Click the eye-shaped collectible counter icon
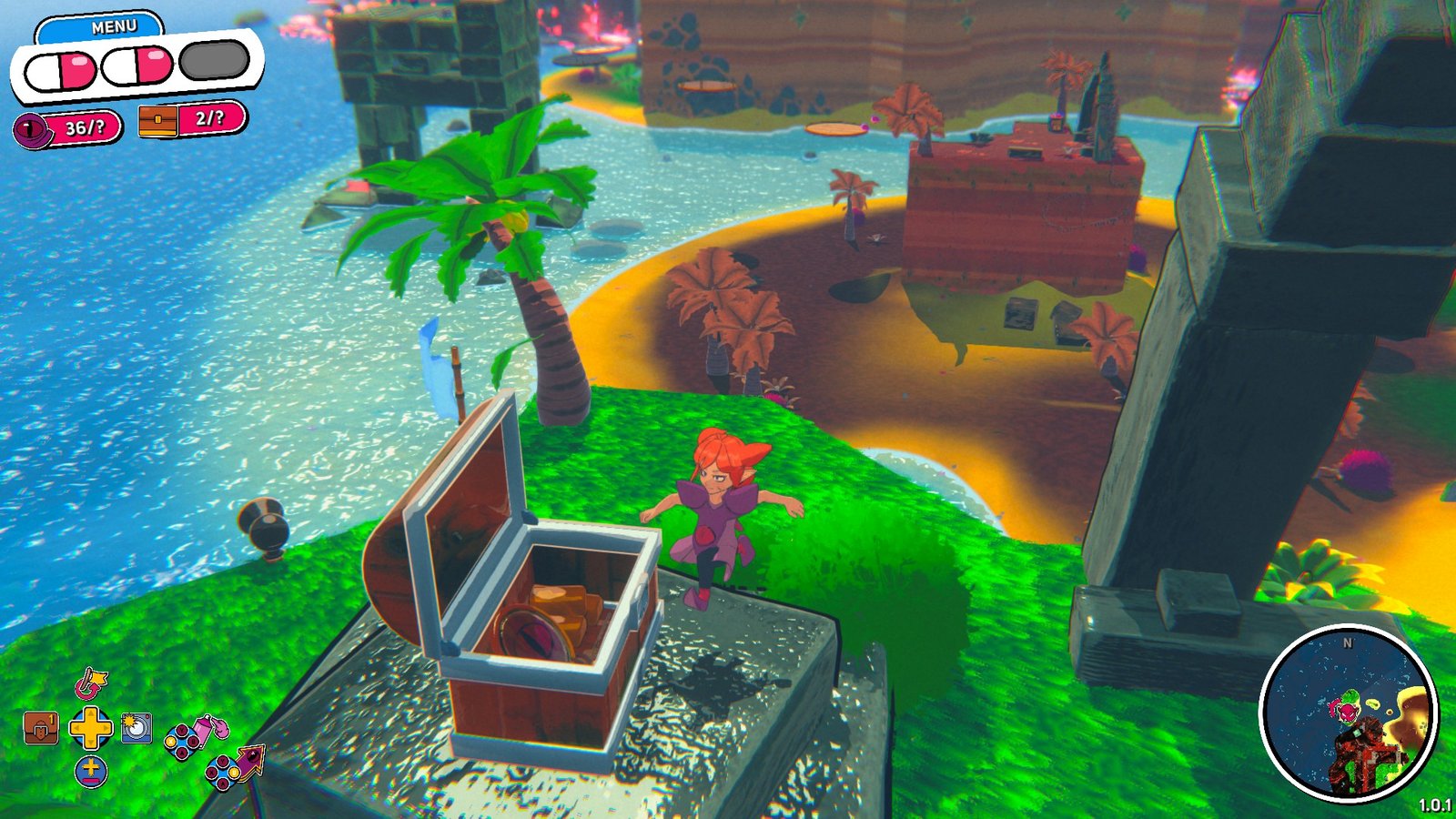Viewport: 1456px width, 819px height. tap(30, 129)
